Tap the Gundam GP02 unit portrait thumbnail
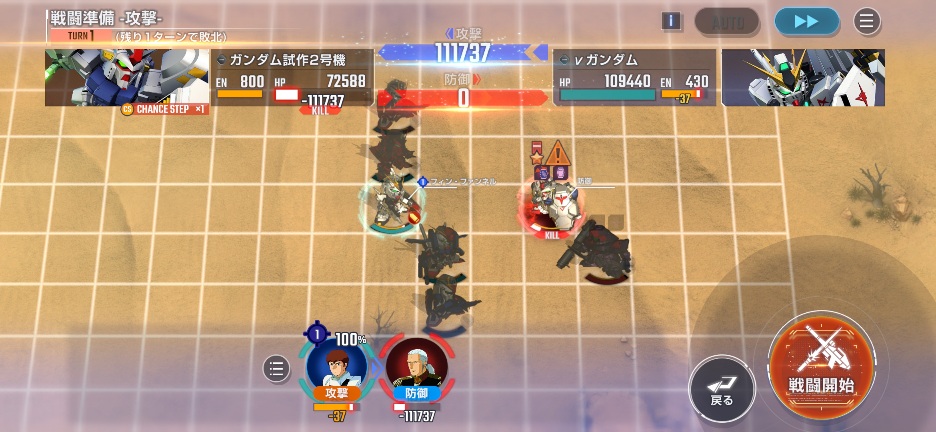Screen dimensions: 936x432 pos(127,78)
